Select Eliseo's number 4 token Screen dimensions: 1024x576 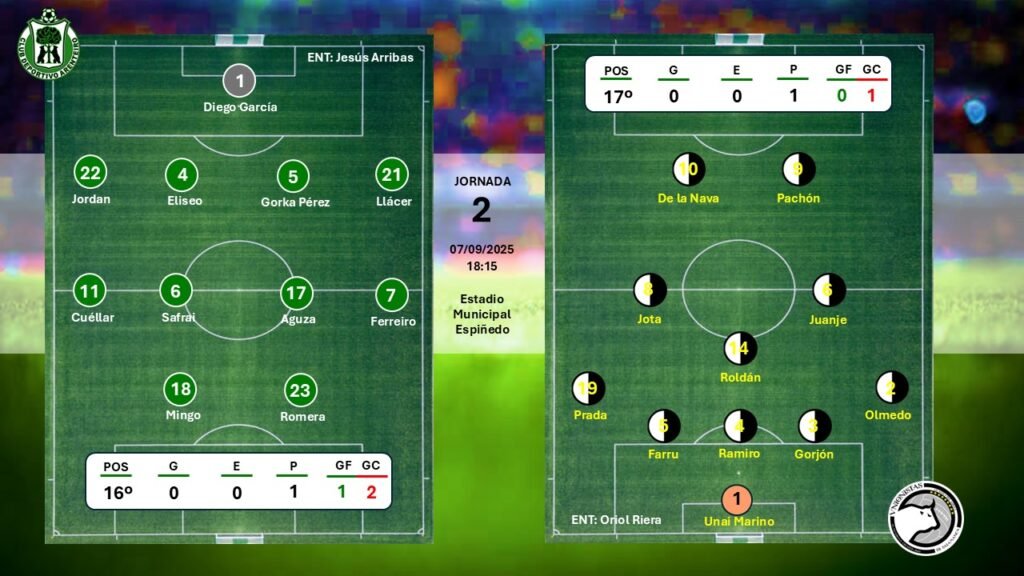click(x=182, y=175)
